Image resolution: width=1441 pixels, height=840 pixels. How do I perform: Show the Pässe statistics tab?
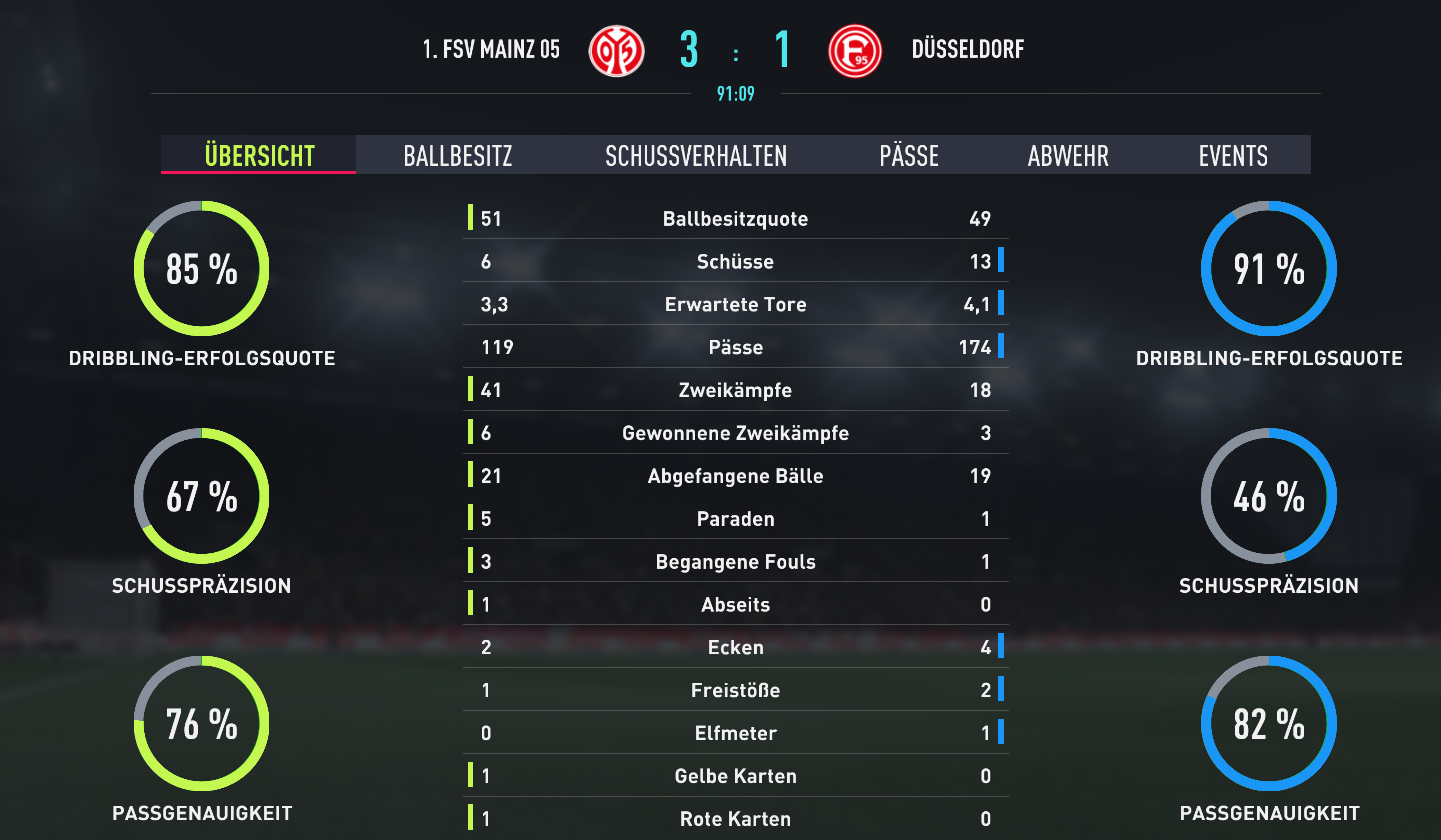click(x=909, y=156)
